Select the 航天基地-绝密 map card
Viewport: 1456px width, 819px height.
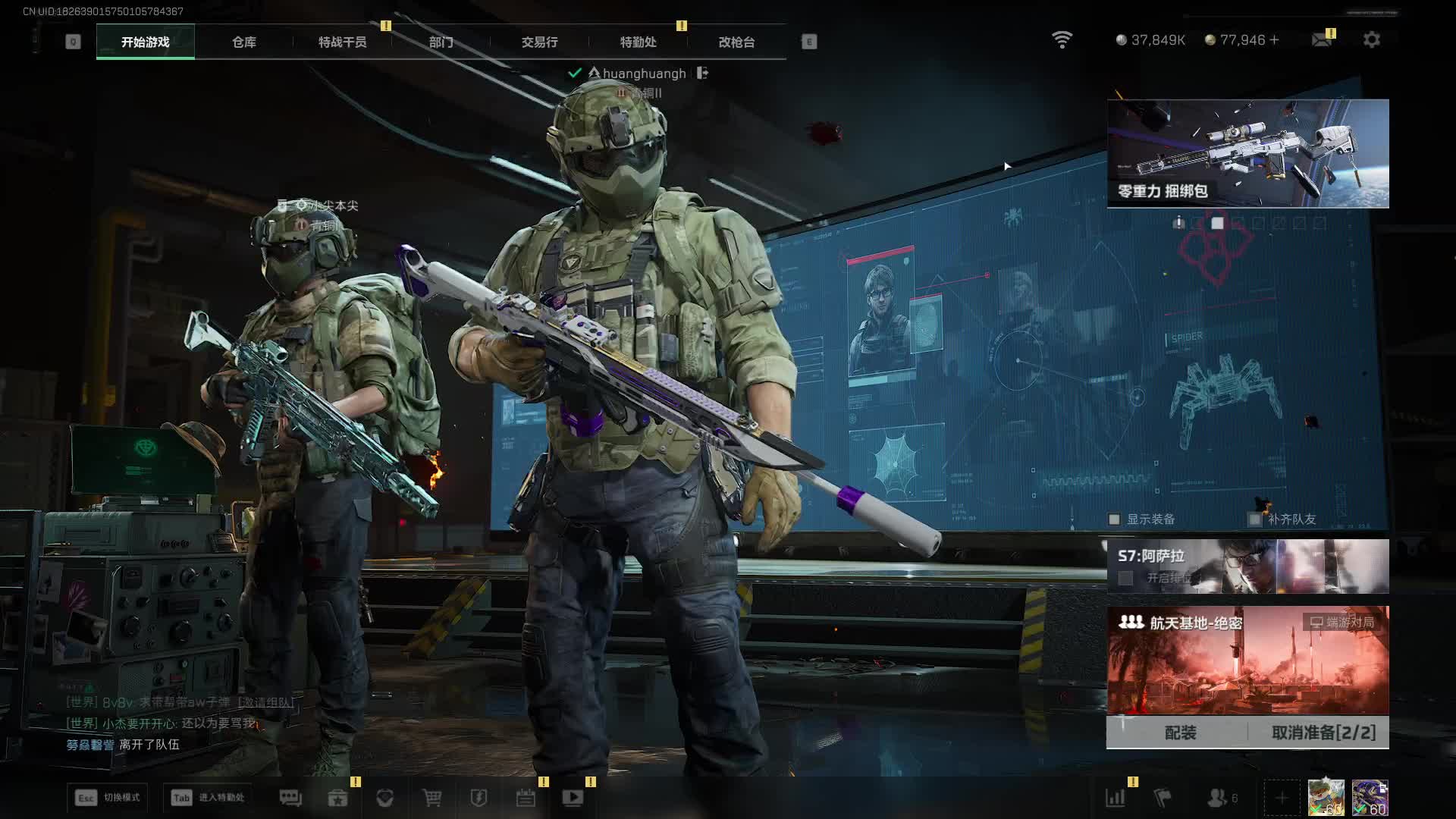coord(1247,660)
